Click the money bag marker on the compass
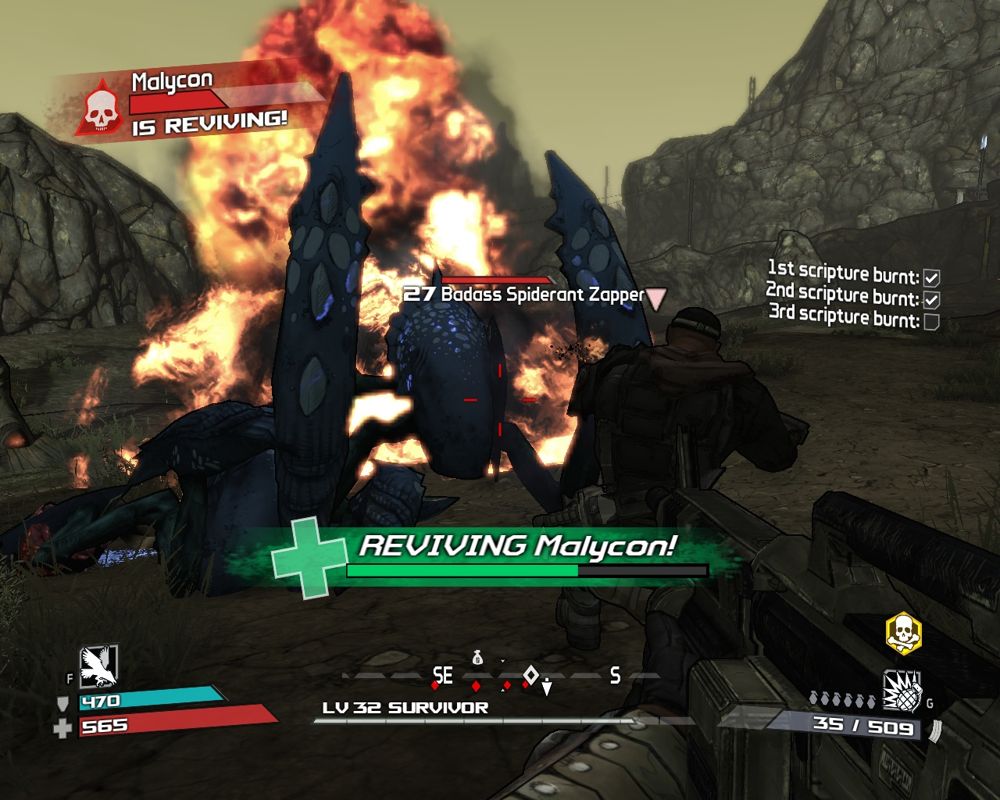The height and width of the screenshot is (800, 1000). [x=478, y=657]
